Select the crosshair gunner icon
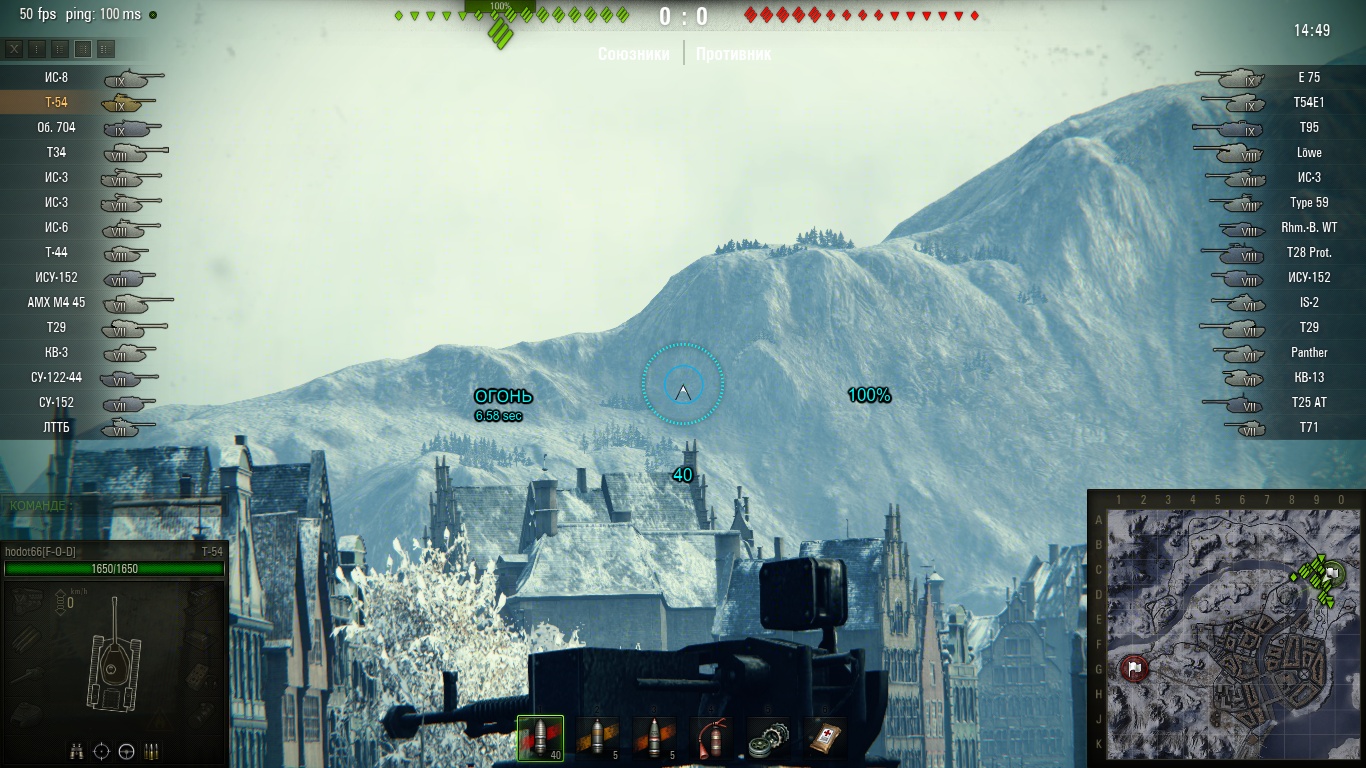Image resolution: width=1366 pixels, height=768 pixels. (x=101, y=751)
